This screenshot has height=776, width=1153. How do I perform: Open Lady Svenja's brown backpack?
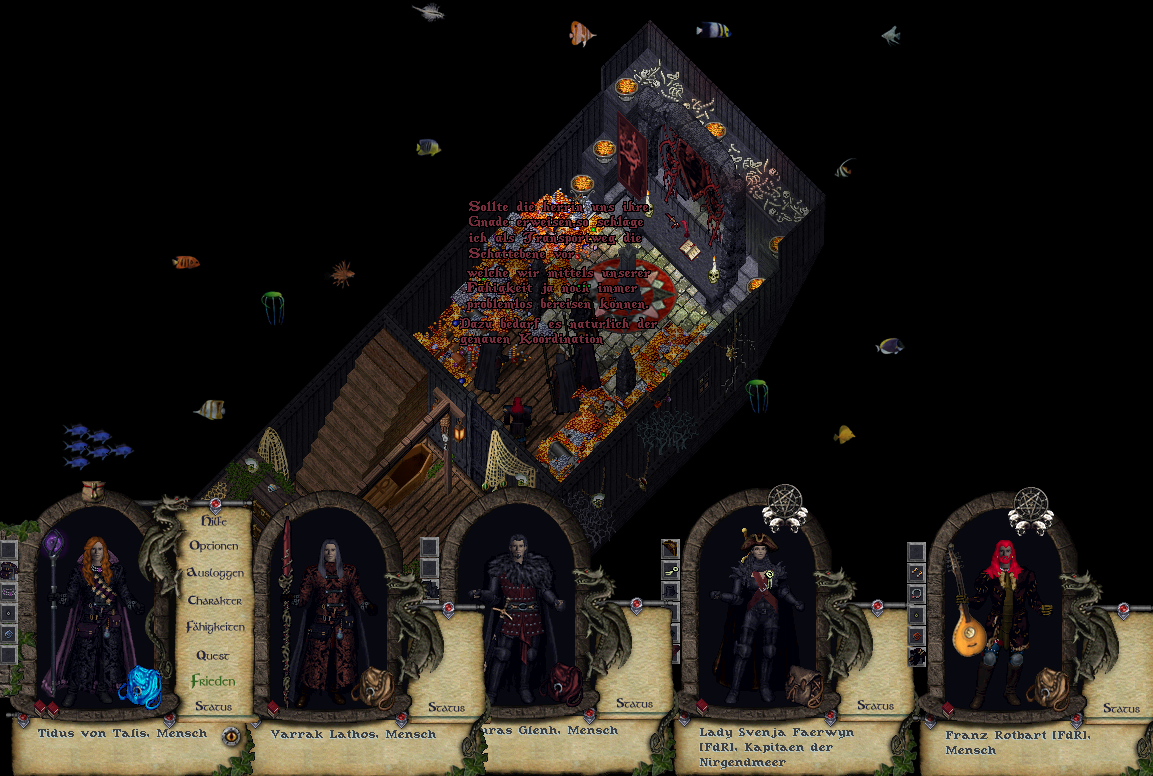point(803,686)
